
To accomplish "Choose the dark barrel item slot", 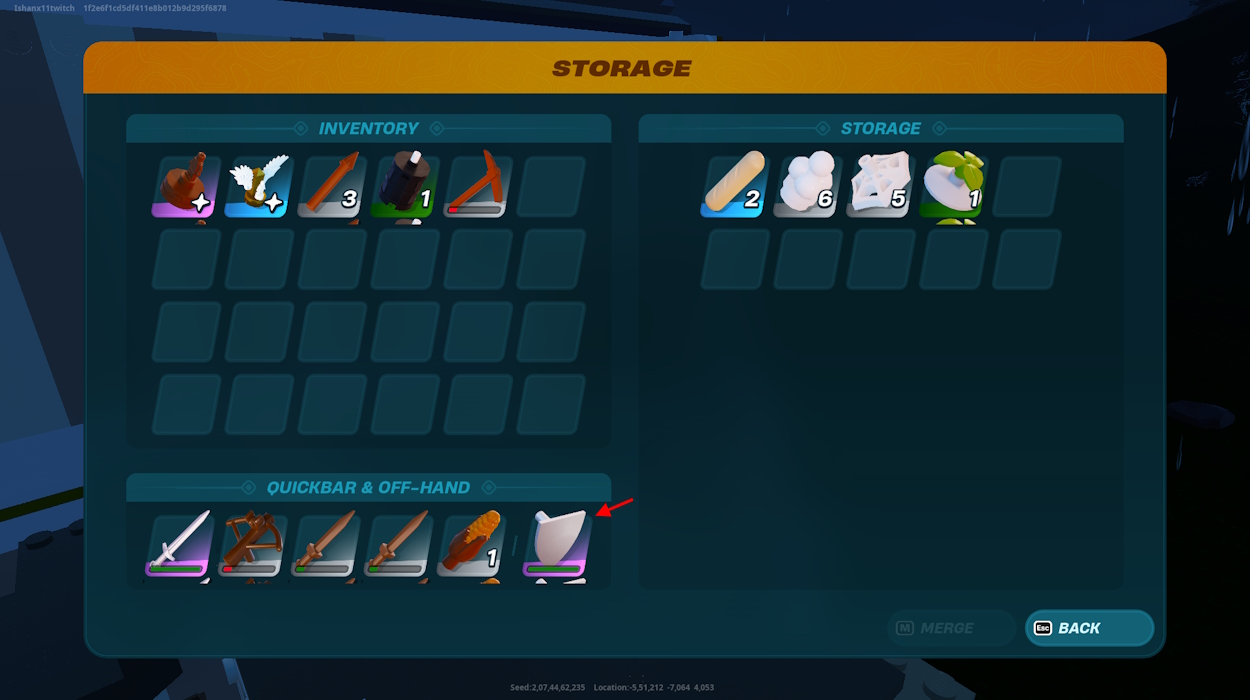I will pos(405,186).
